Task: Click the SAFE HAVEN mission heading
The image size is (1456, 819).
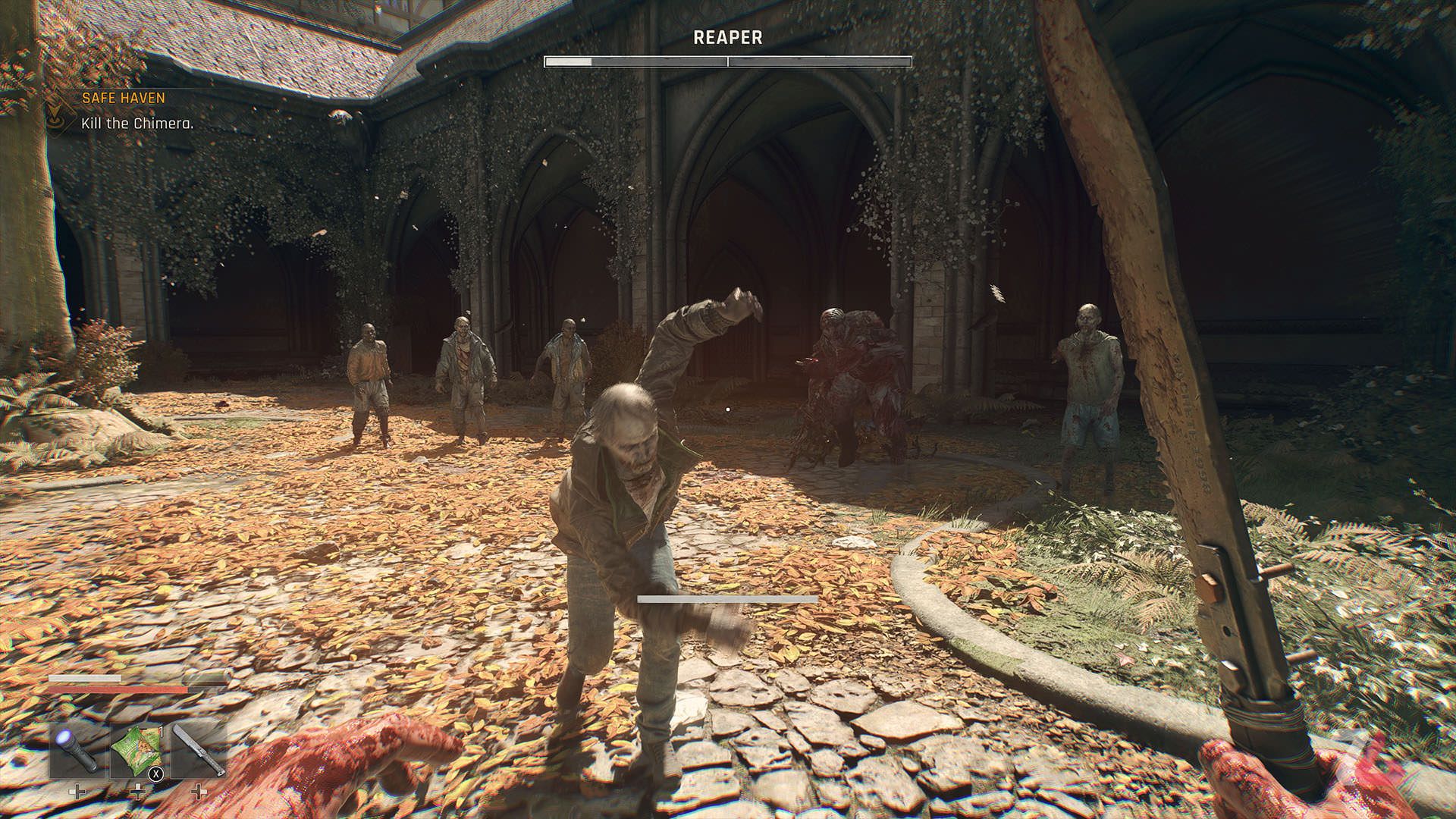Action: (x=123, y=96)
